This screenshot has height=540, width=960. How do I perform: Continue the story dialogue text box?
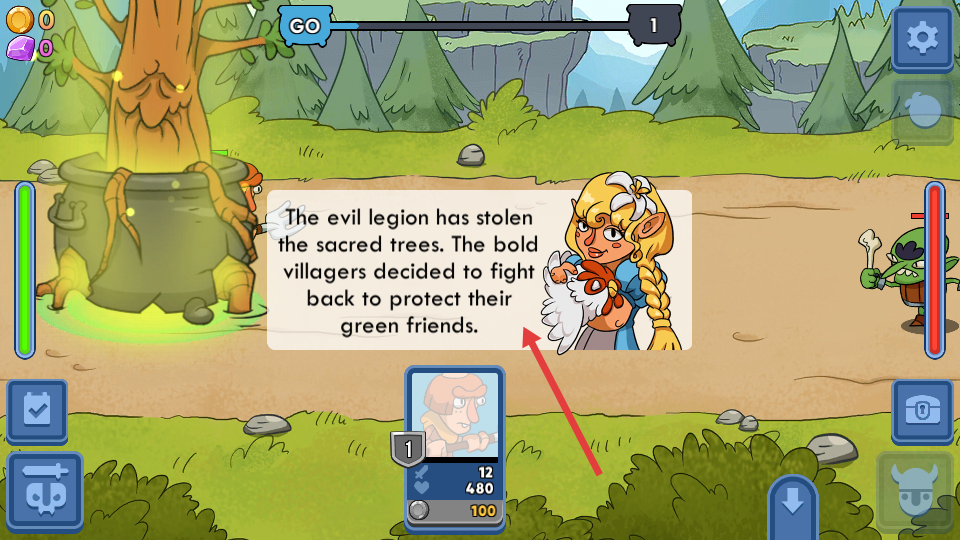[479, 270]
